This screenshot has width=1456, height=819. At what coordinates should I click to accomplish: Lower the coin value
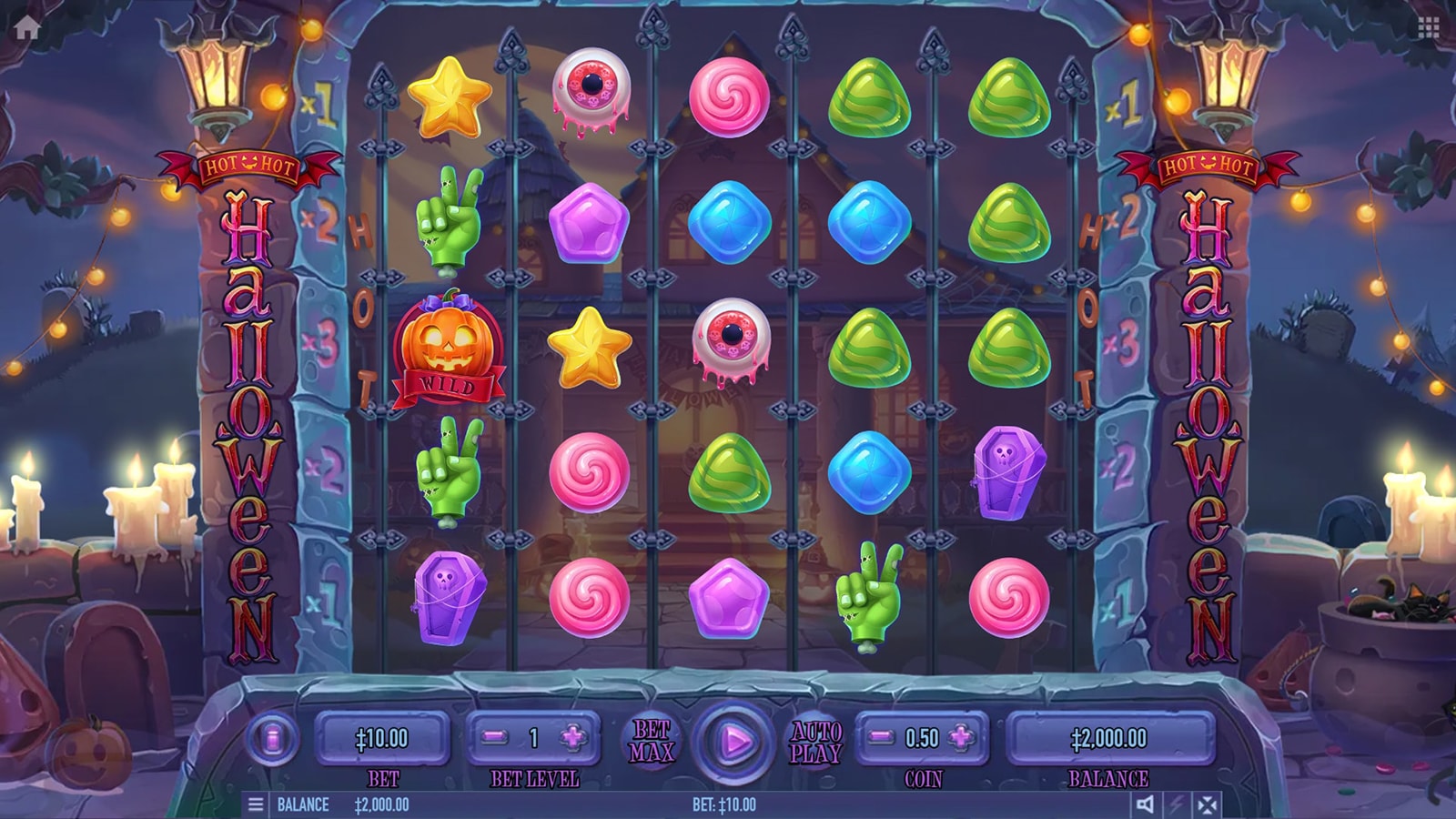880,737
